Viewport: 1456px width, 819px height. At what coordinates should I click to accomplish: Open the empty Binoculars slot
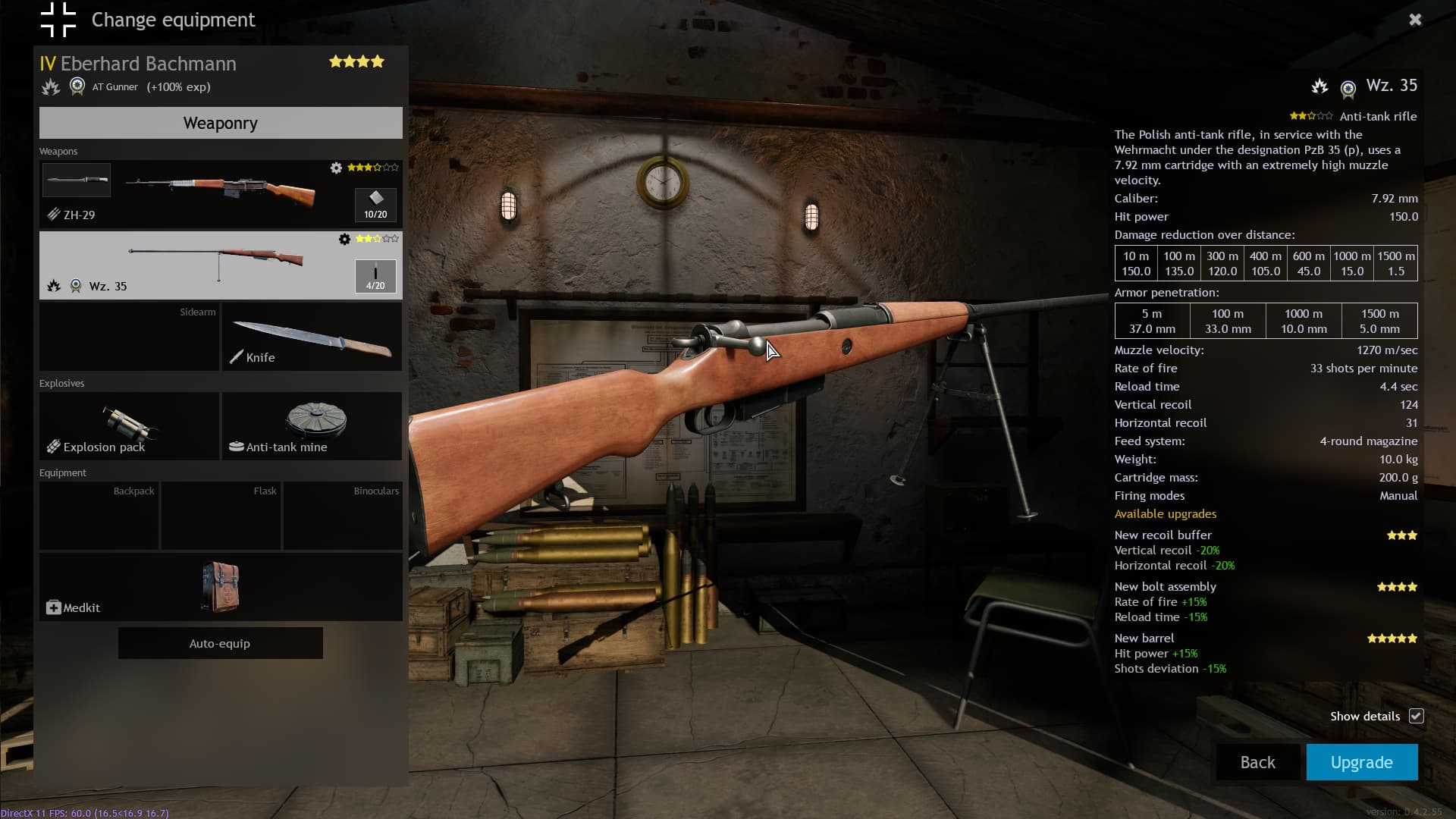point(343,516)
